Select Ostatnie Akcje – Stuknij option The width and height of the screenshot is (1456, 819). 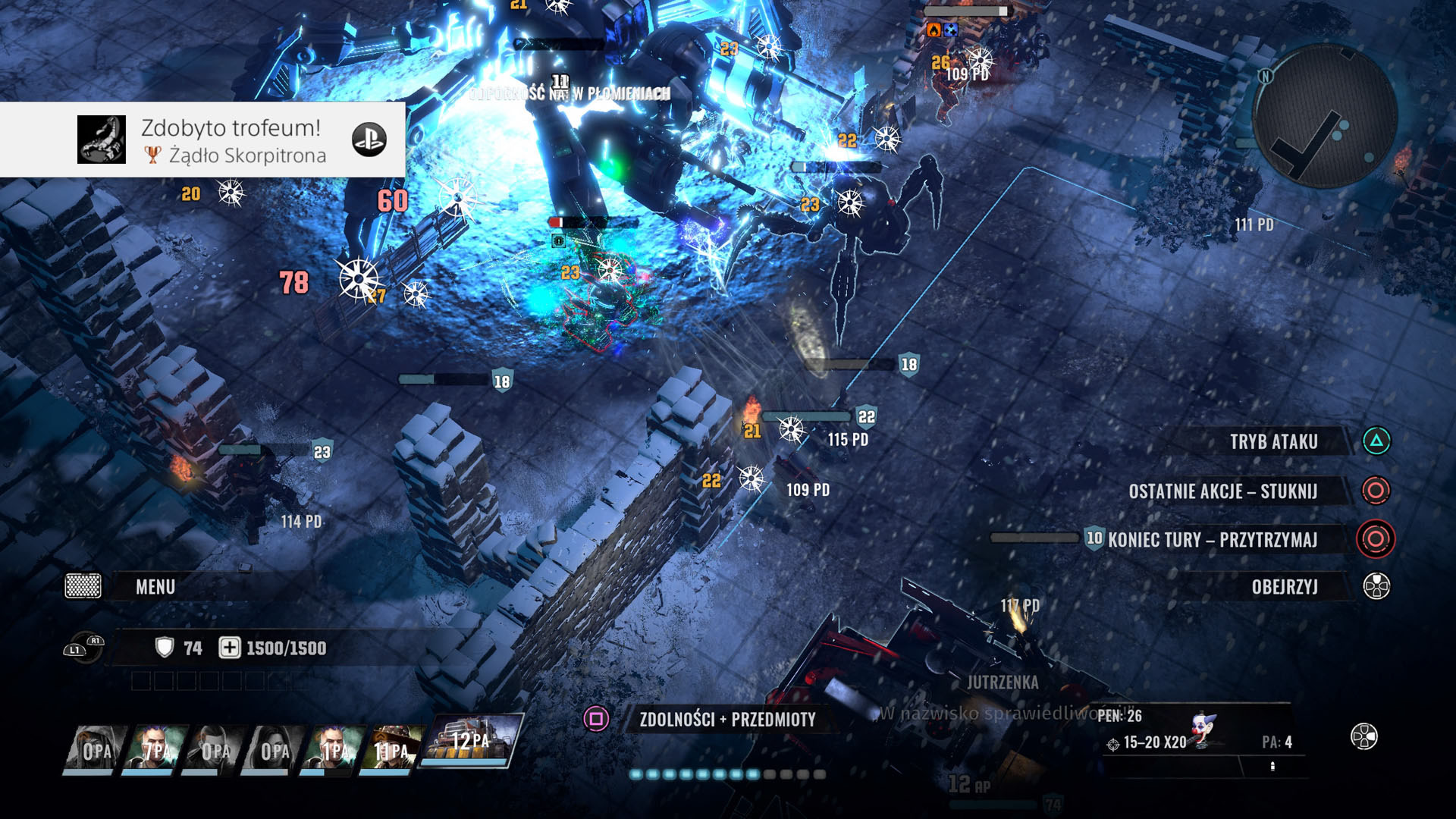tap(1222, 491)
